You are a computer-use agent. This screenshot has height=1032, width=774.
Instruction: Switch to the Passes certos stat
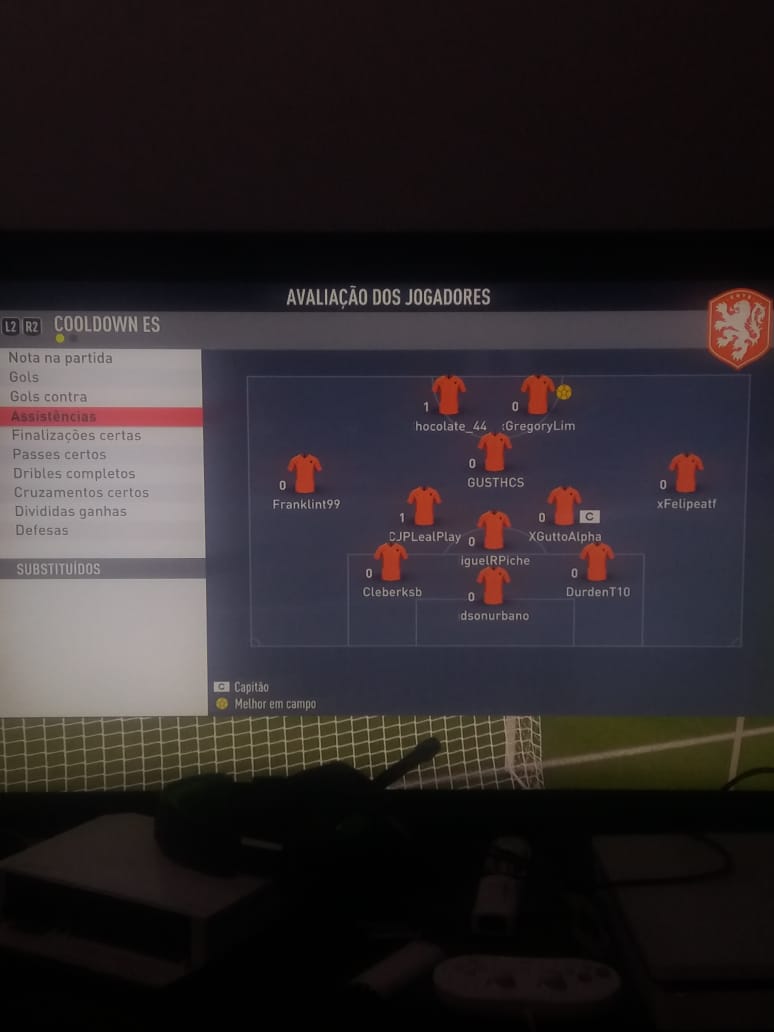59,454
